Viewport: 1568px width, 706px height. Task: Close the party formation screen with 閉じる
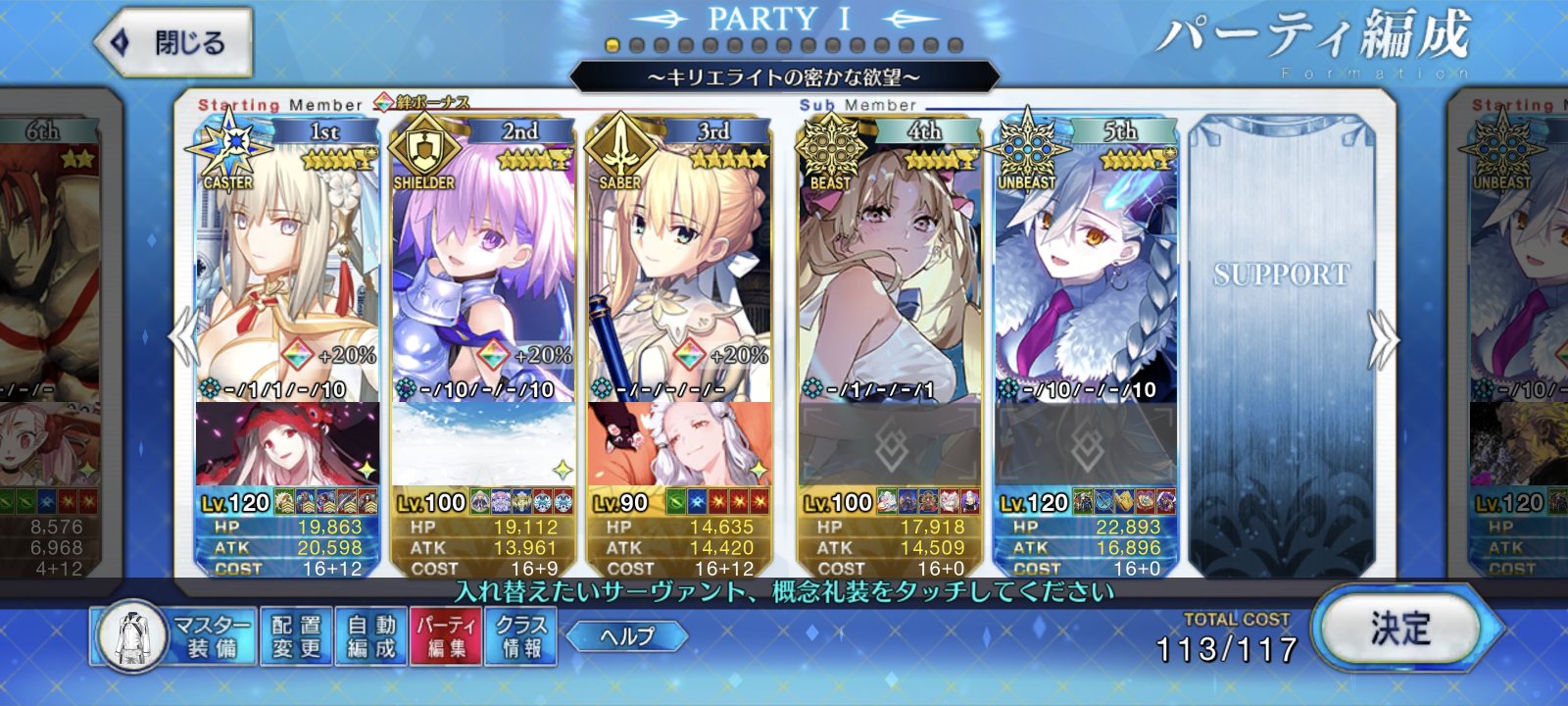point(173,43)
